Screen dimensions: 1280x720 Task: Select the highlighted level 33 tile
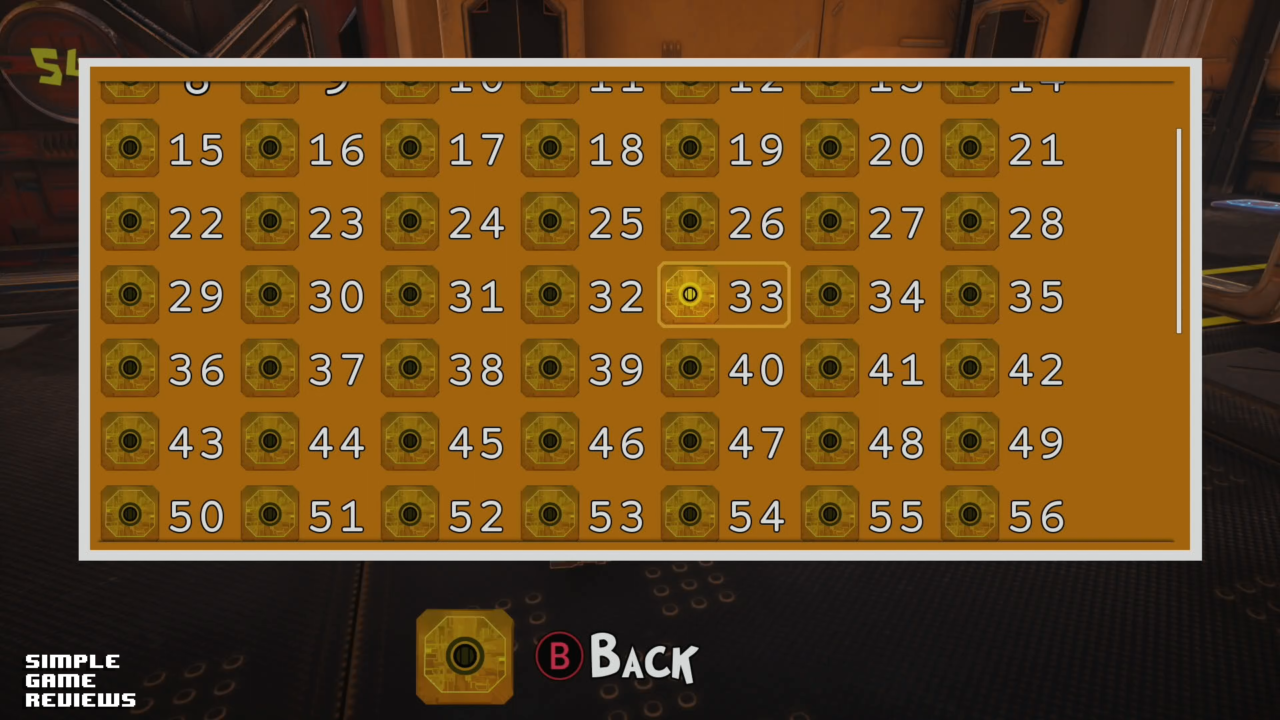pyautogui.click(x=723, y=295)
